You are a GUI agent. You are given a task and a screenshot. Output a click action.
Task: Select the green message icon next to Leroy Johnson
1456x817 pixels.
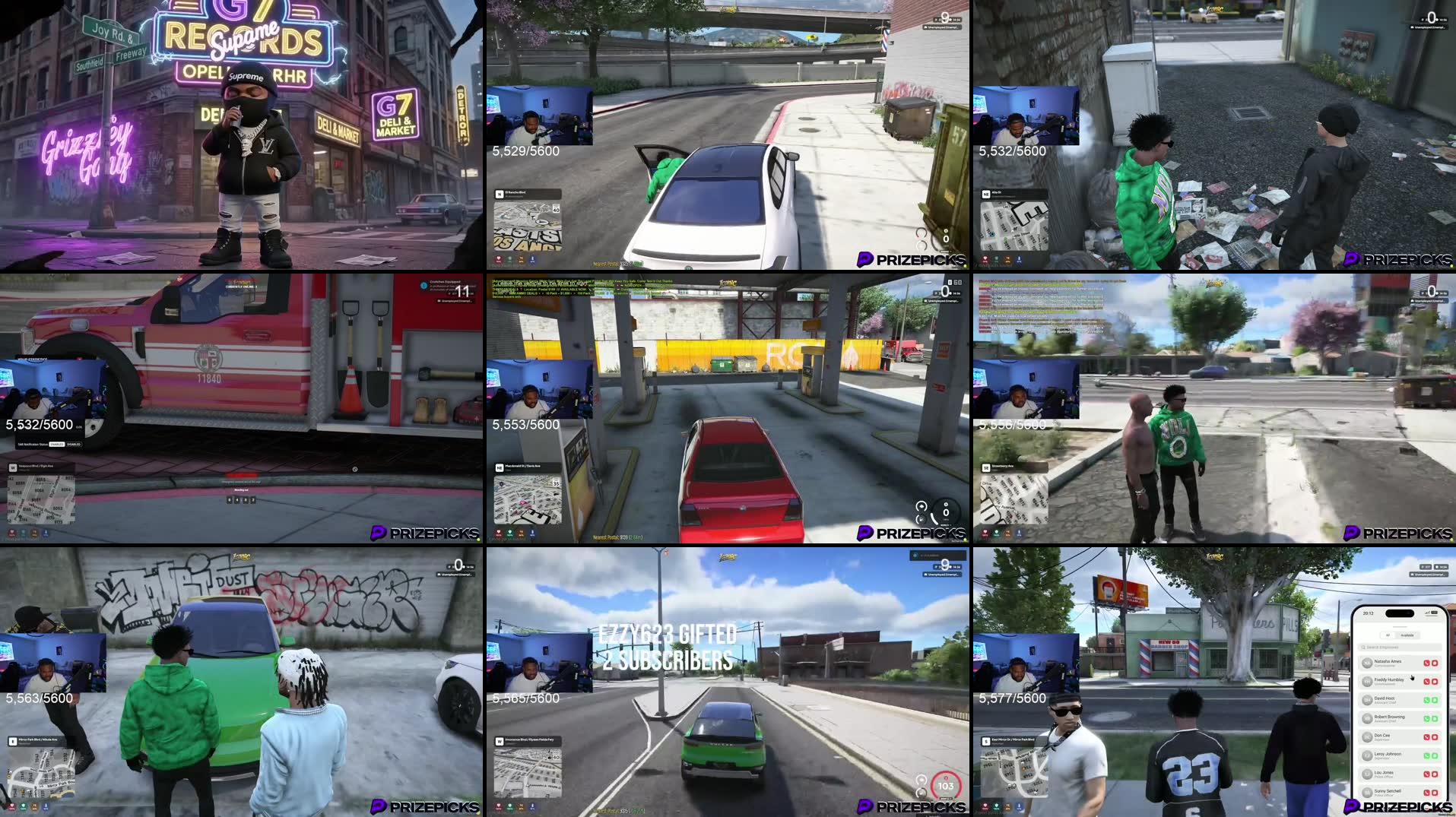point(1434,755)
